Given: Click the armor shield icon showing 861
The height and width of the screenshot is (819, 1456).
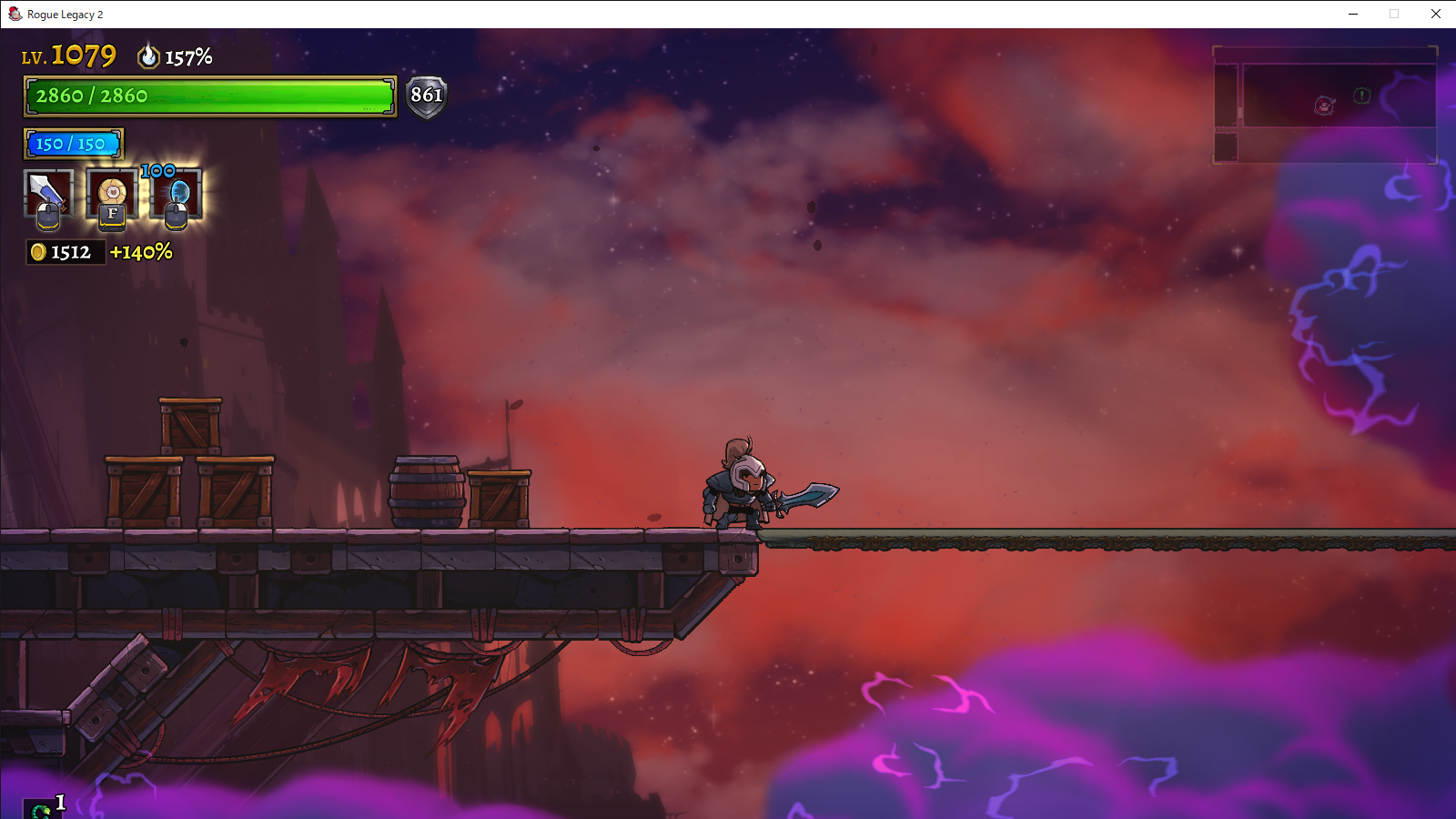Looking at the screenshot, I should [x=426, y=96].
